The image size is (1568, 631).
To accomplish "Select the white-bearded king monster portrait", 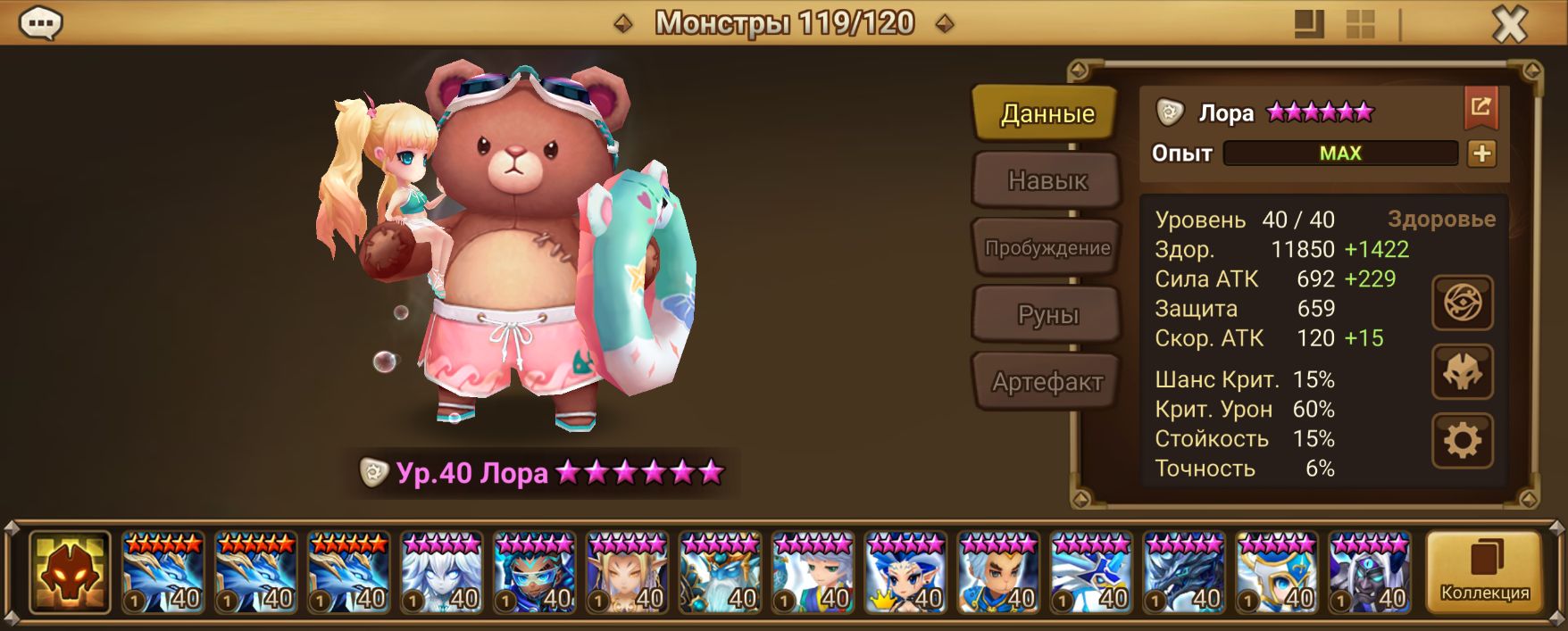I will 721,572.
